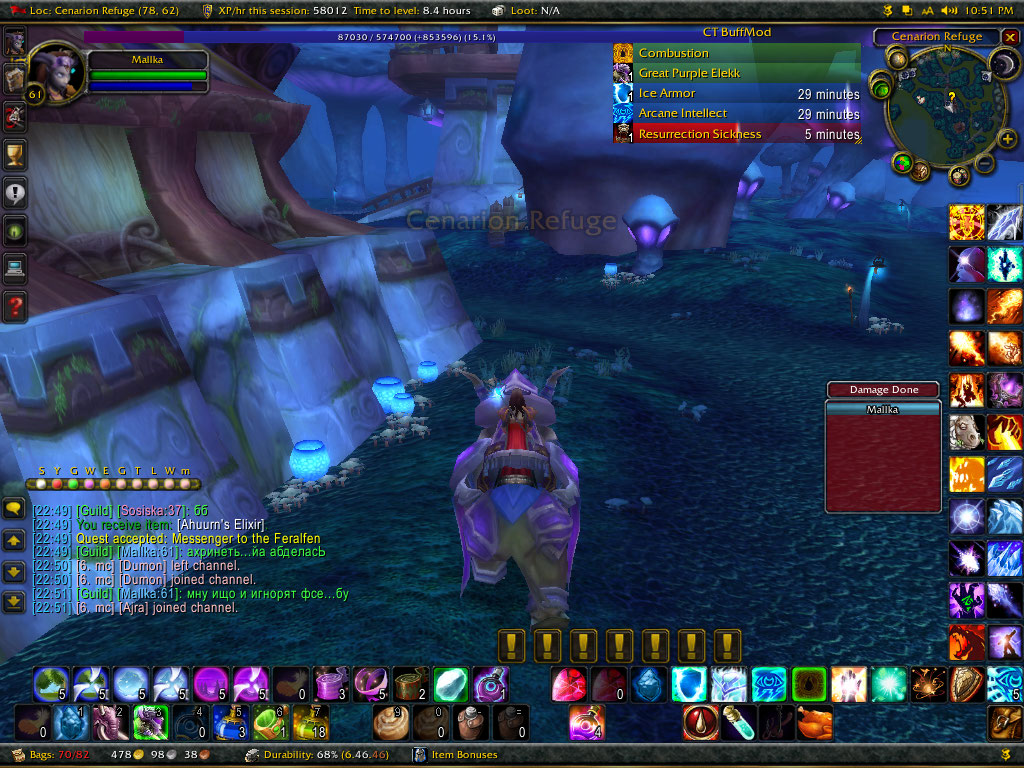Zoom in the minimap with plus button

[x=1007, y=138]
